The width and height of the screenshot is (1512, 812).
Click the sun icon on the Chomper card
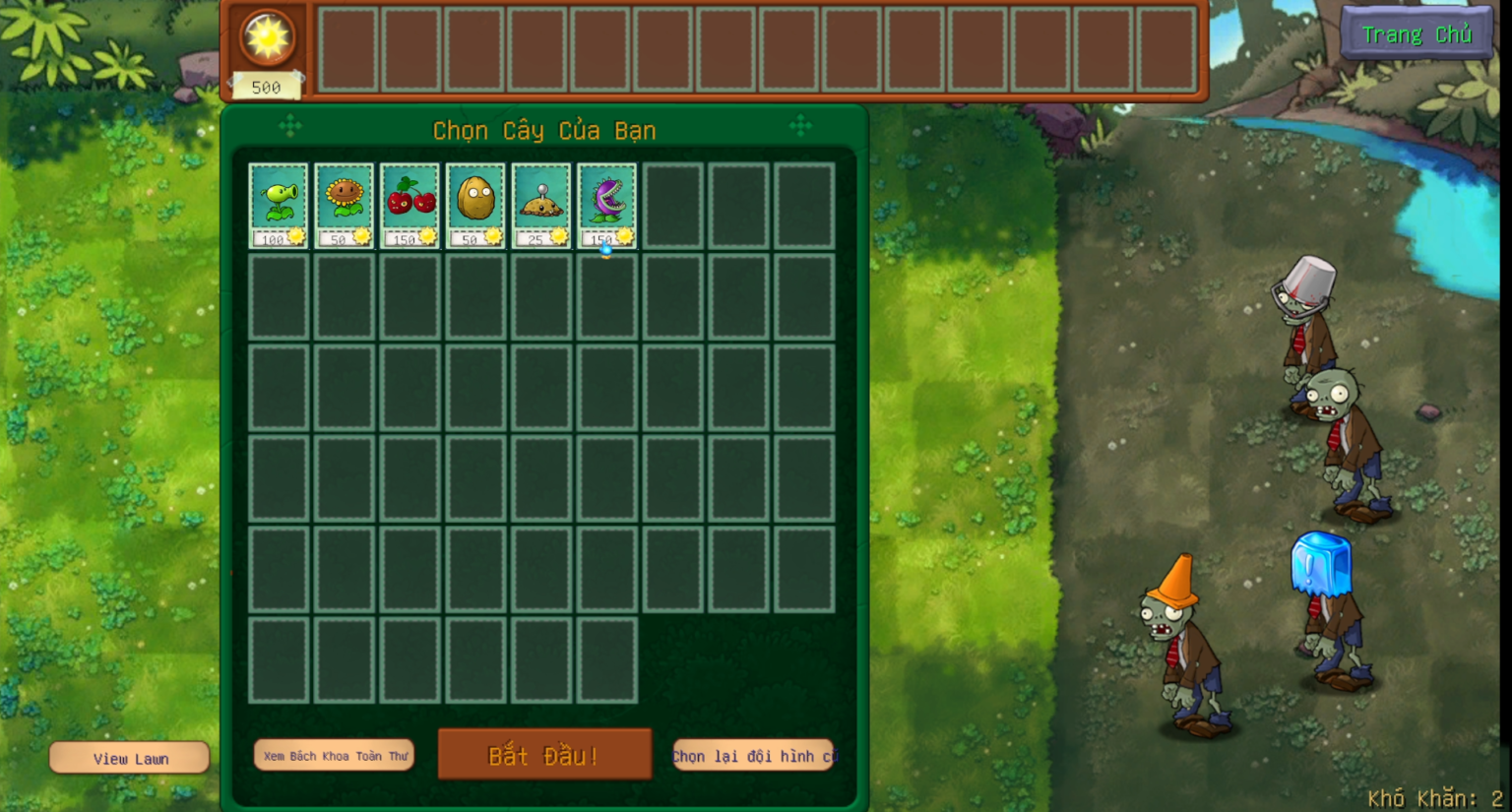tap(624, 236)
